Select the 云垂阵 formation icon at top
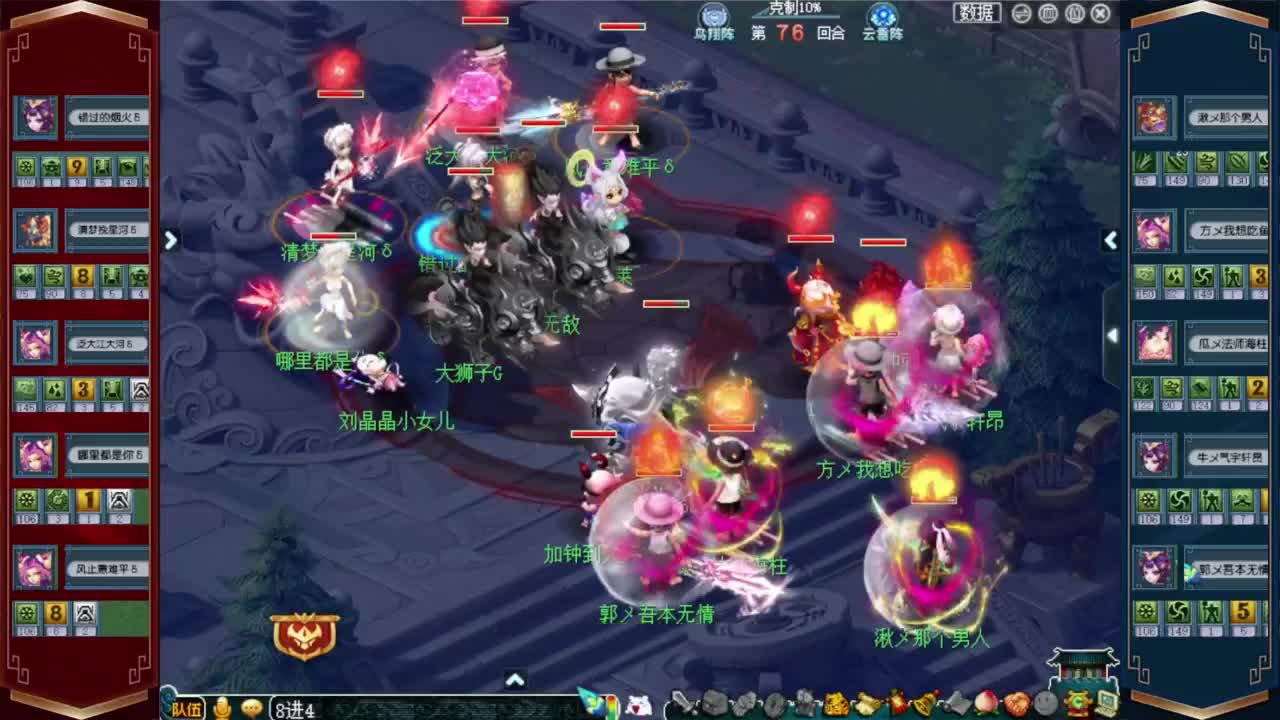The image size is (1280, 720). click(880, 16)
